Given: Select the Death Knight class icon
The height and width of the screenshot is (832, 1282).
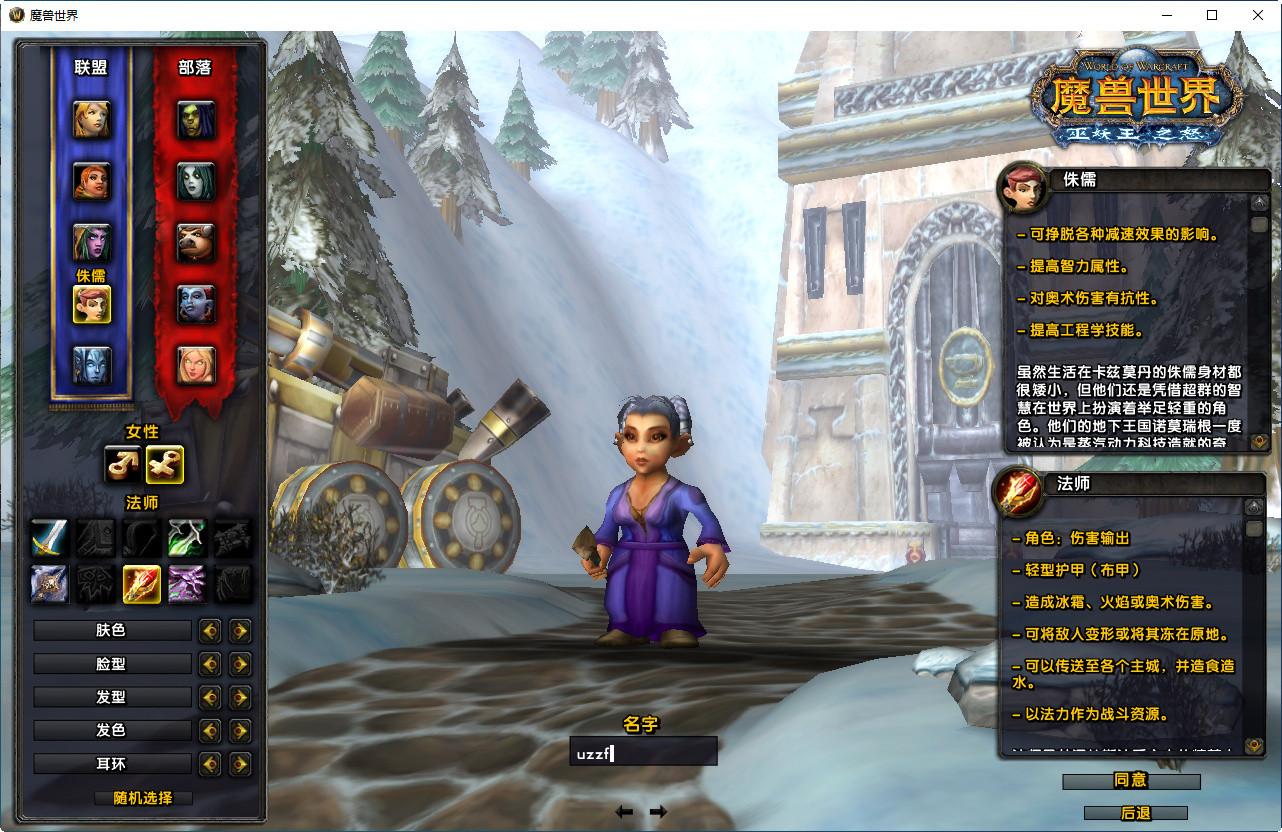Looking at the screenshot, I should [49, 584].
